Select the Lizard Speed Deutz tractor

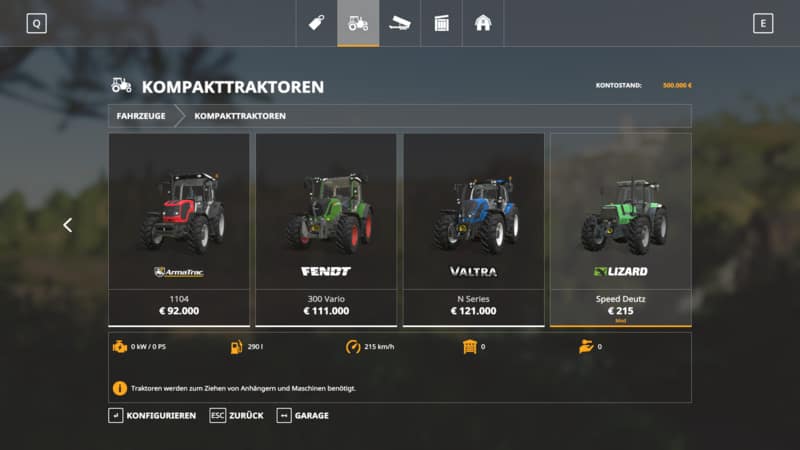(x=620, y=229)
